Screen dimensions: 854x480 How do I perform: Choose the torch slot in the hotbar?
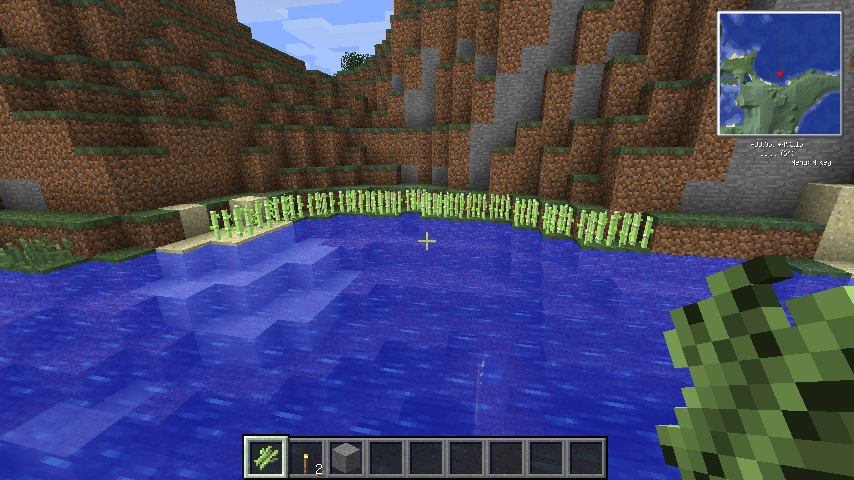[306, 457]
